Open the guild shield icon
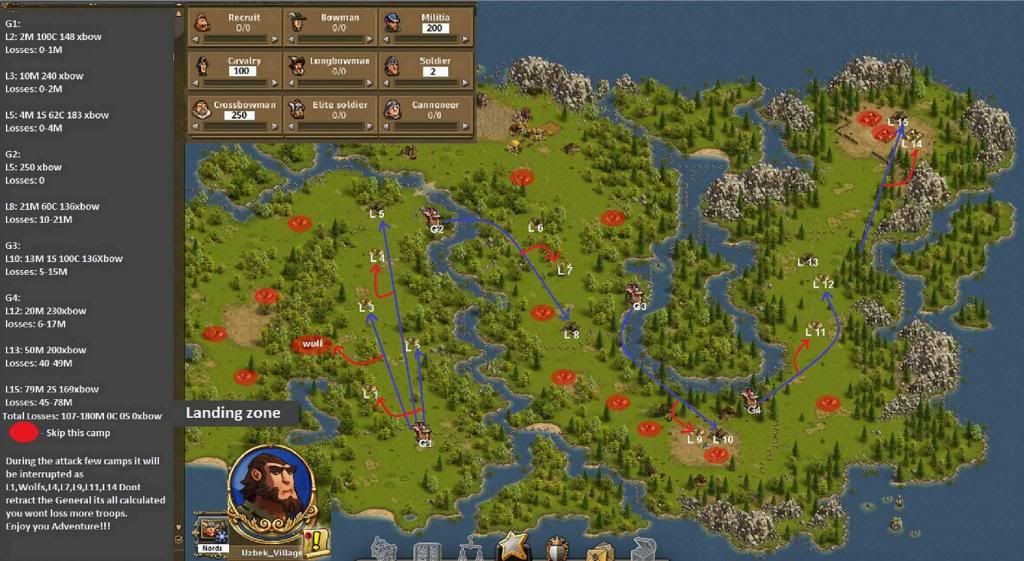Viewport: 1024px width, 561px height. (557, 549)
